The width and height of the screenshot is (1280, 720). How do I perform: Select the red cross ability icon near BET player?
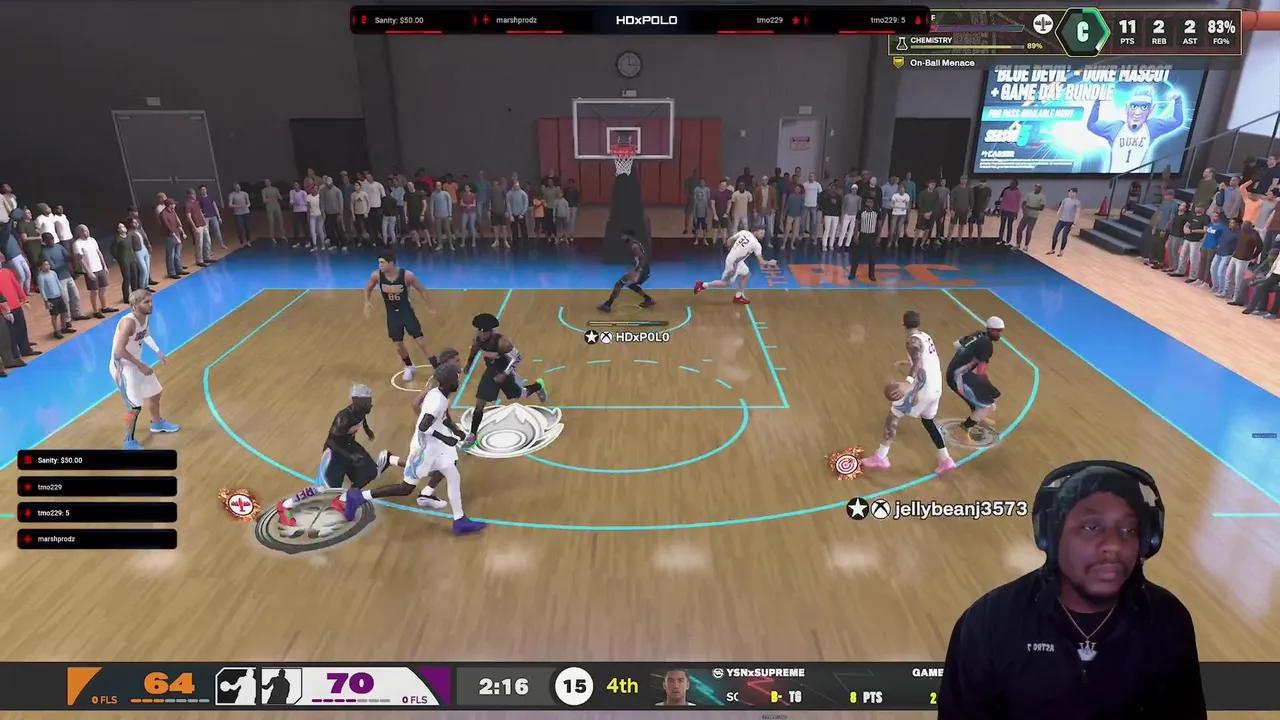(x=240, y=505)
